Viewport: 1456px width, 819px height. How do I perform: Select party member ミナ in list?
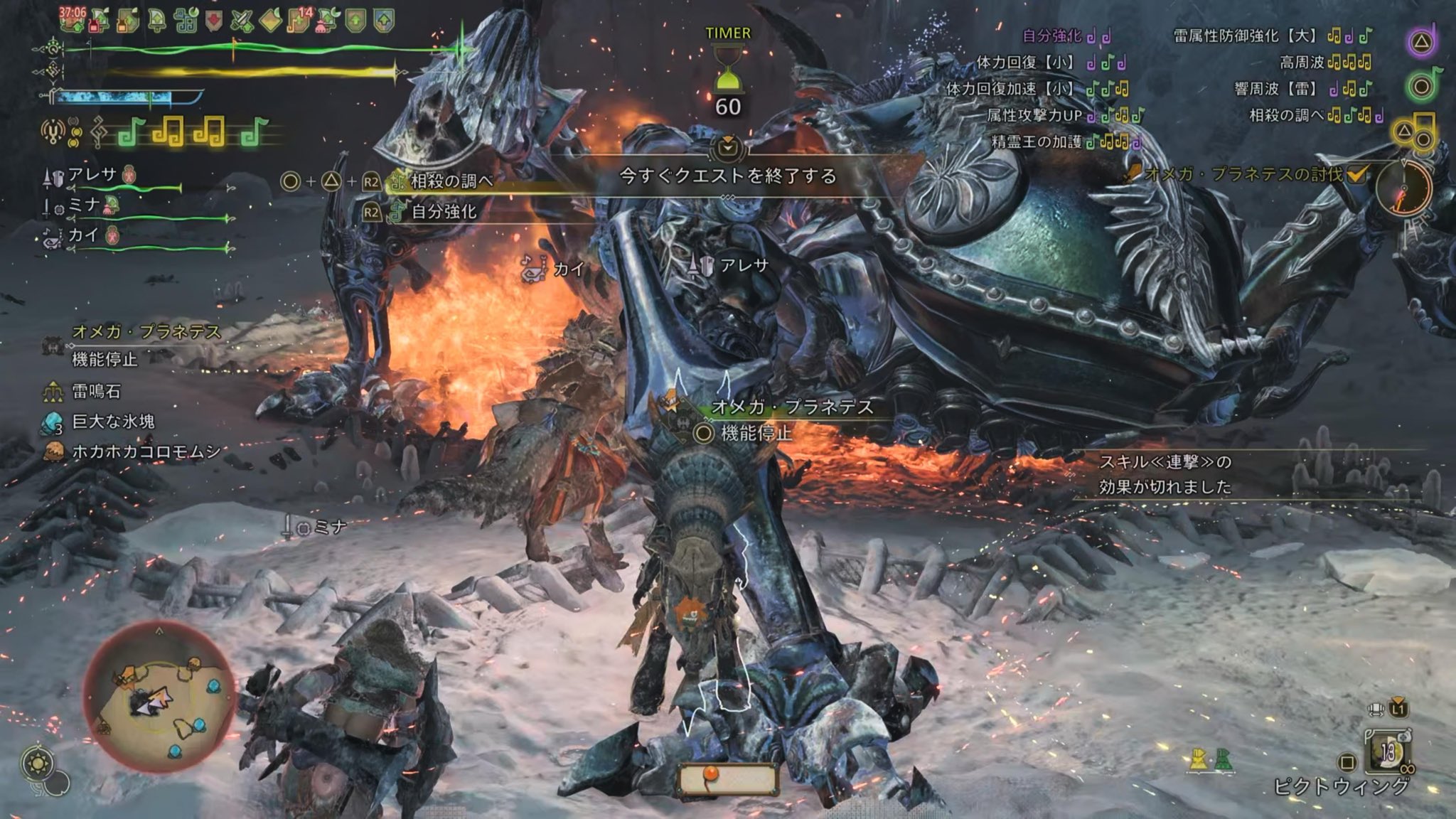click(84, 205)
